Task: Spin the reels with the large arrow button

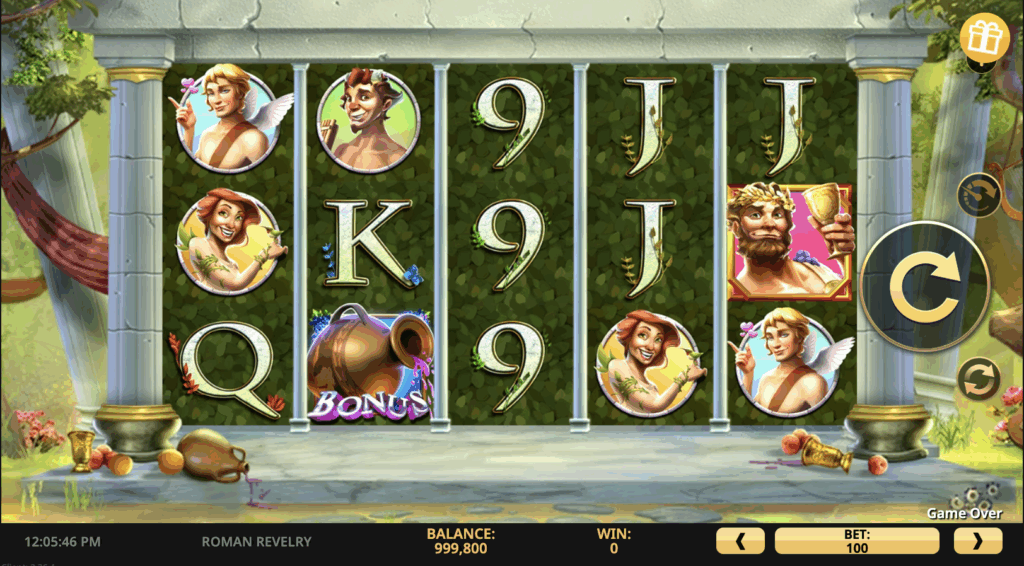Action: (x=923, y=286)
